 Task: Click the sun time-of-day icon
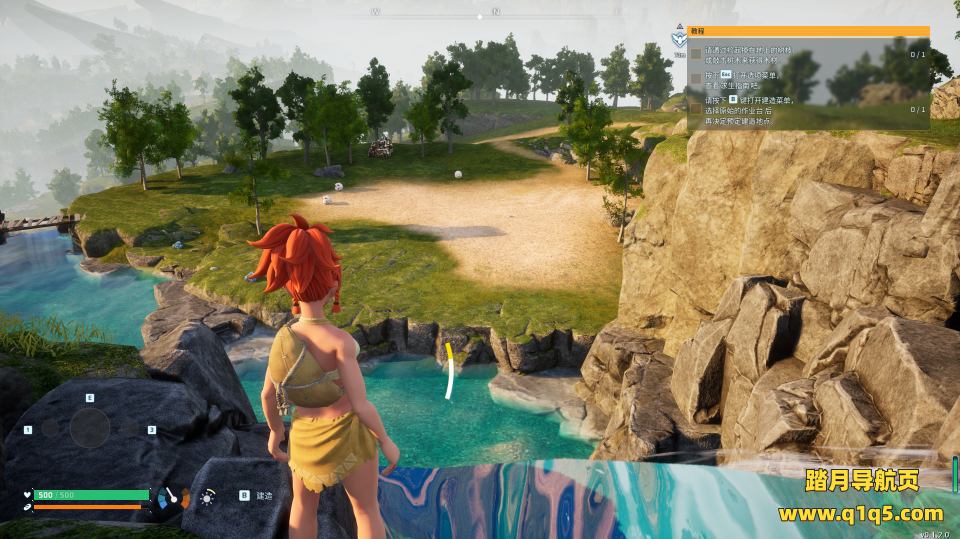coord(207,496)
